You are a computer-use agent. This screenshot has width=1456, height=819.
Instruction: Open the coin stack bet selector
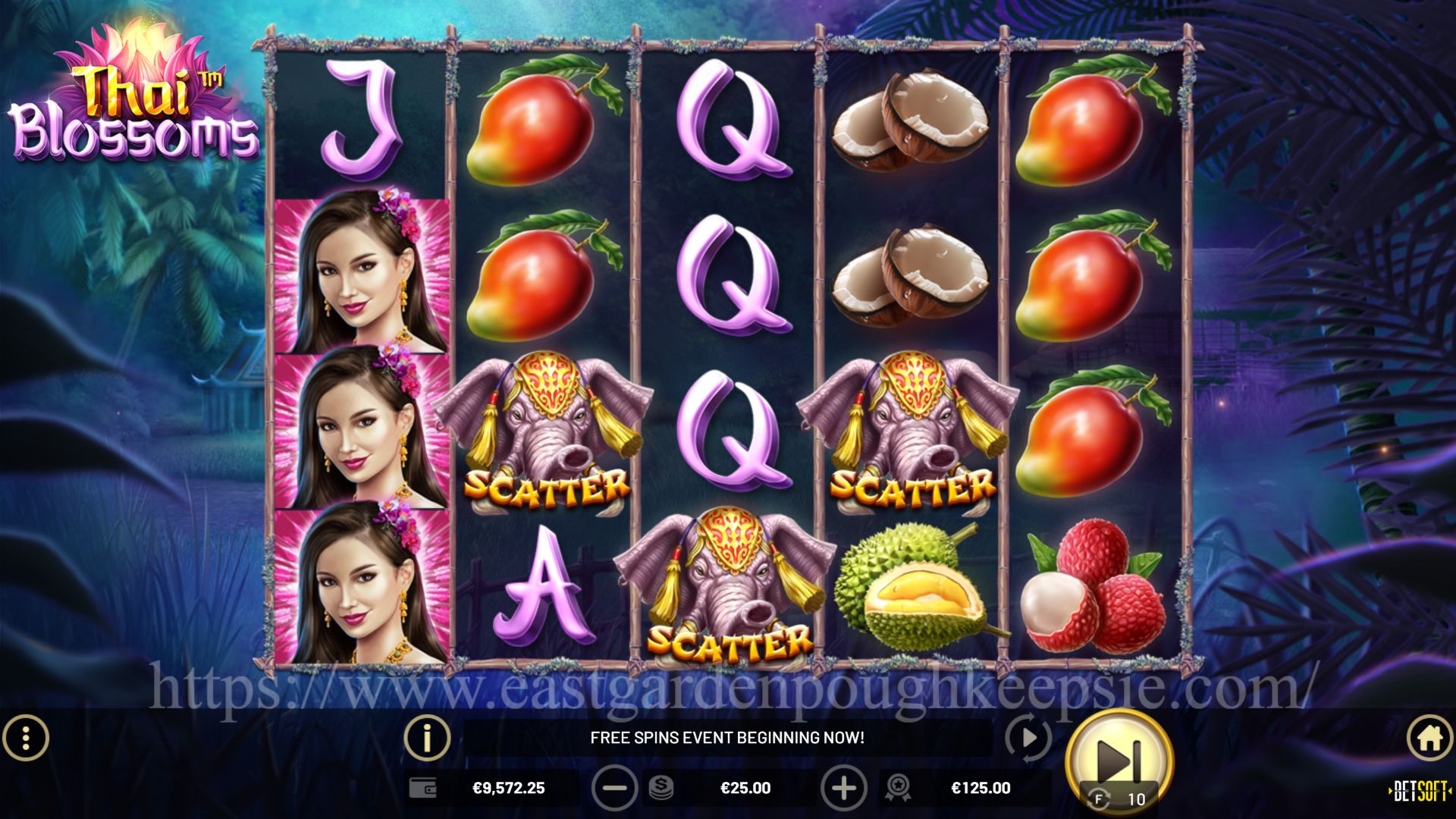point(661,789)
